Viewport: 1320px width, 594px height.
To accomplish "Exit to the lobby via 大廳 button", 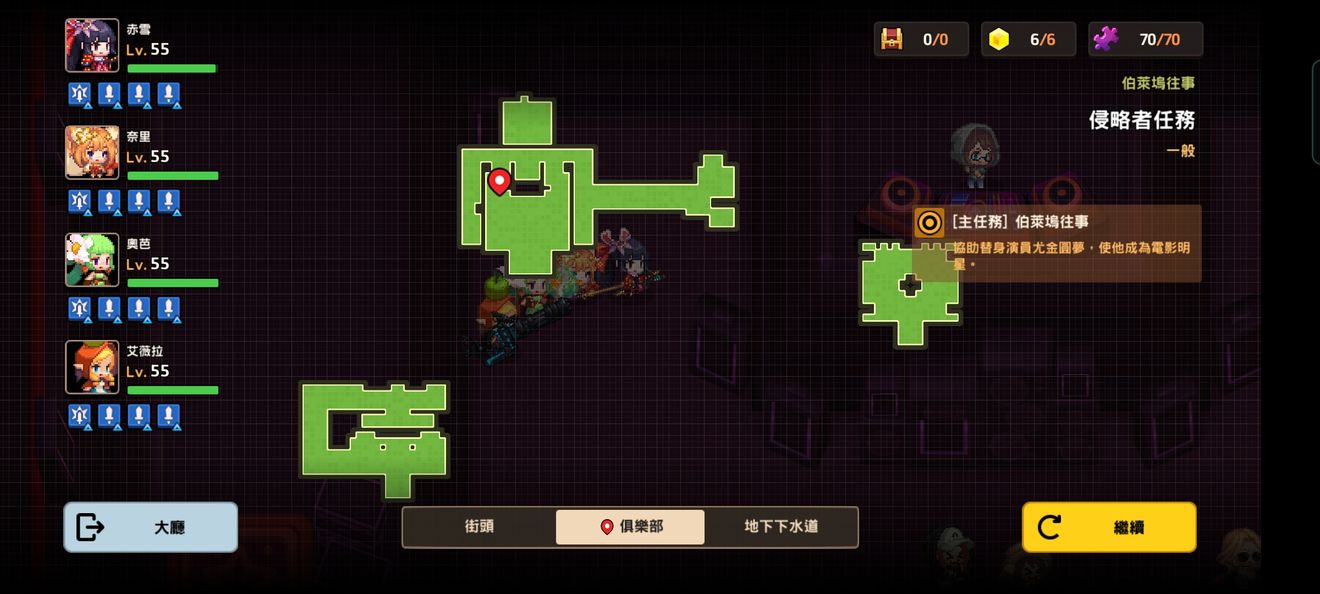I will point(150,527).
